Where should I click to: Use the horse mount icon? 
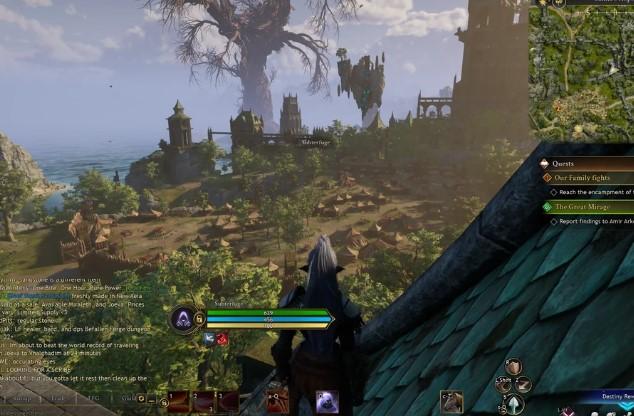pos(452,402)
